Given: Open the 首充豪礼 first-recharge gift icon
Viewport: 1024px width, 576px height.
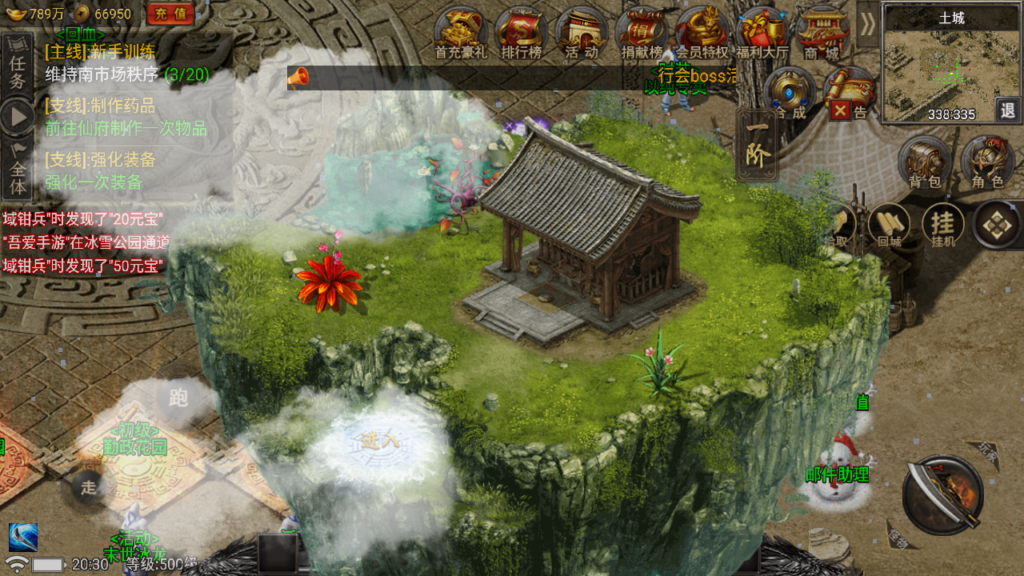Looking at the screenshot, I should coord(461,32).
